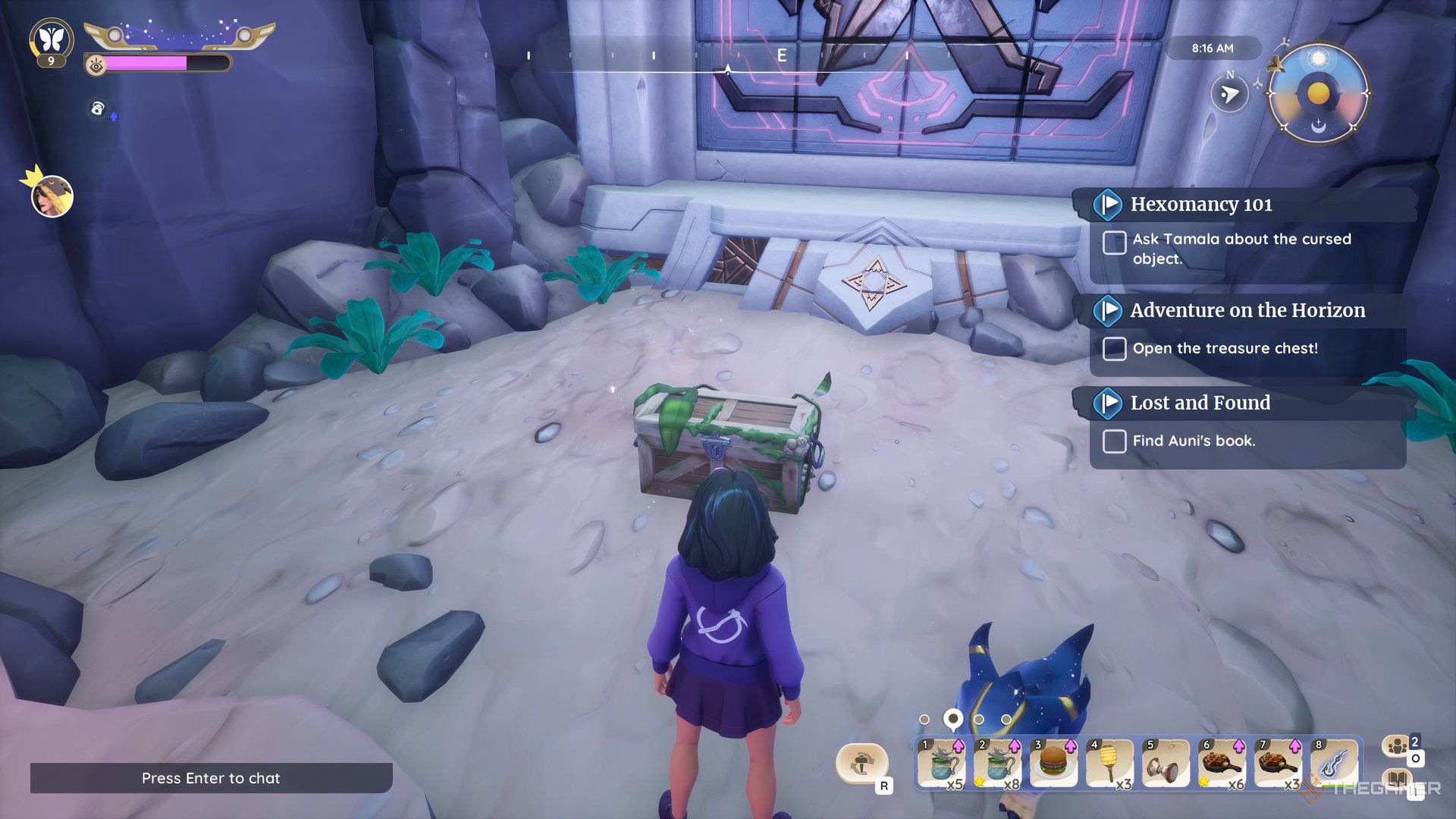Screen dimensions: 1456x819
Task: Click the butterfly level badge
Action: pyautogui.click(x=51, y=39)
